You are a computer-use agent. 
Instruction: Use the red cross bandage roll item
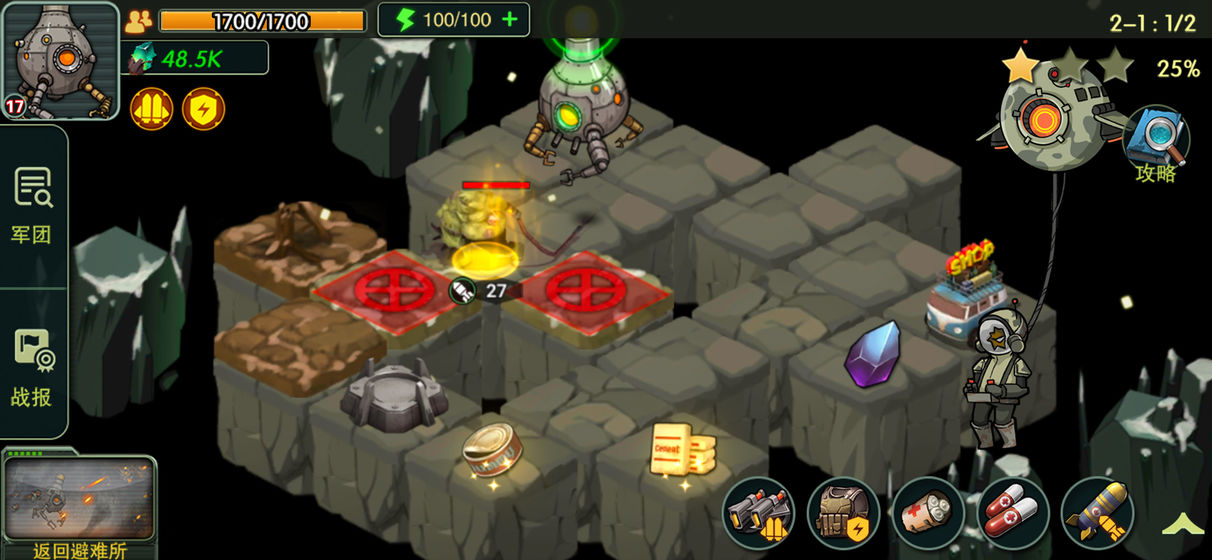coord(928,513)
